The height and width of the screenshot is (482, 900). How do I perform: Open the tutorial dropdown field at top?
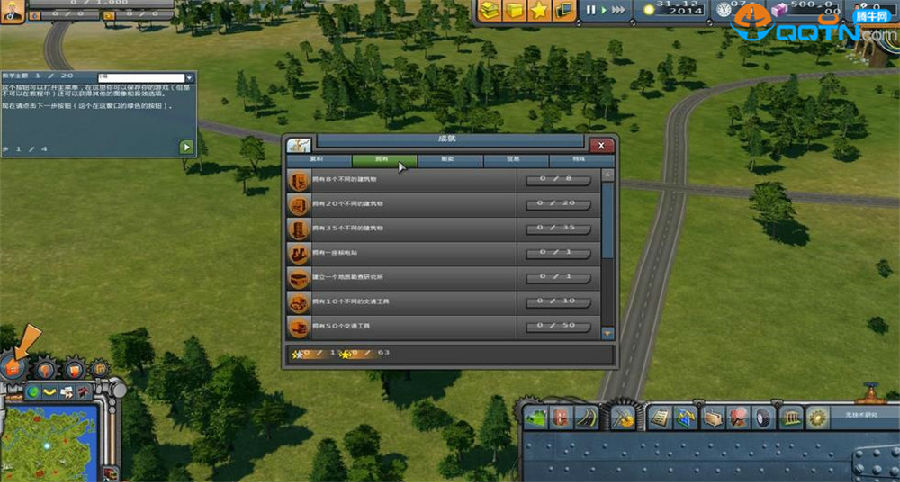tap(142, 77)
